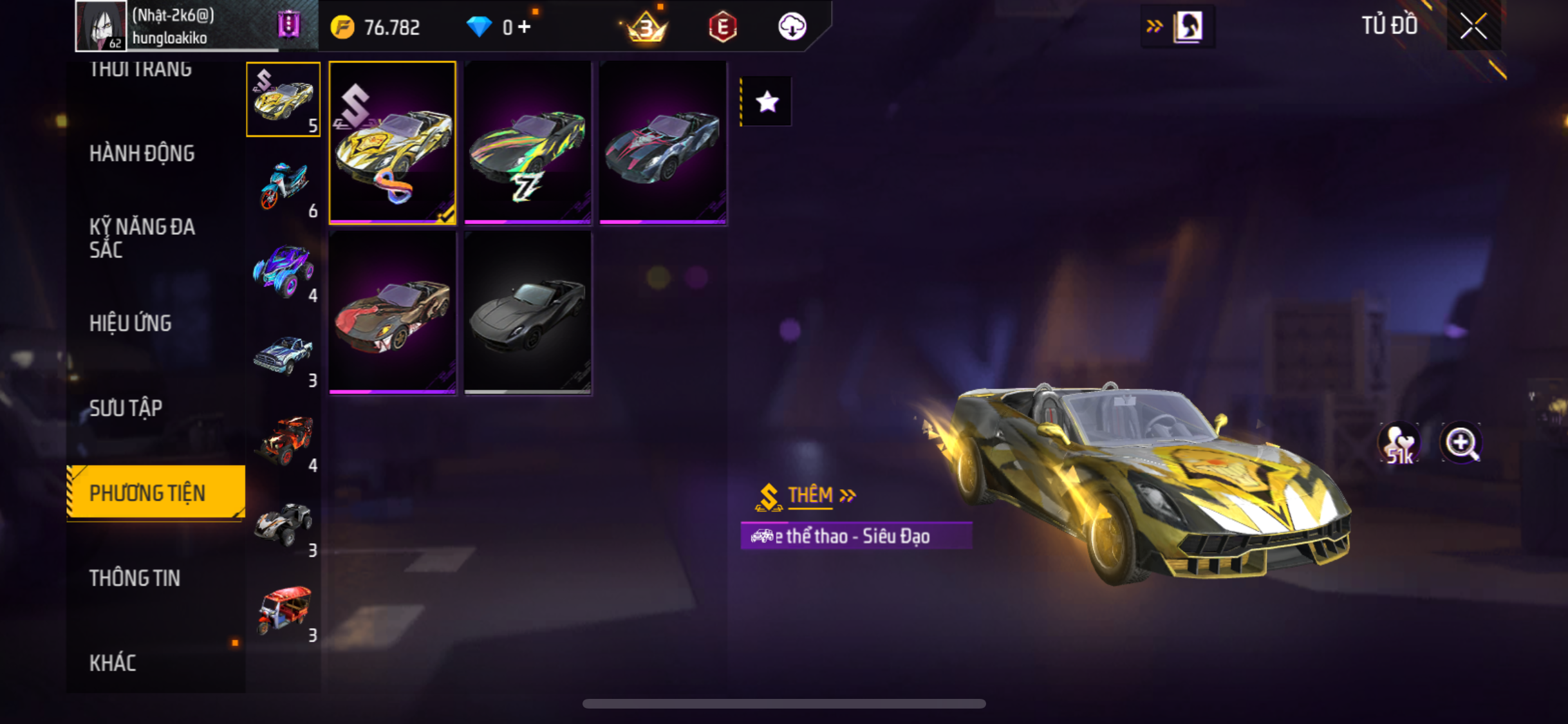Image resolution: width=1568 pixels, height=724 pixels.
Task: Zoom in on the vehicle preview
Action: pyautogui.click(x=1461, y=443)
